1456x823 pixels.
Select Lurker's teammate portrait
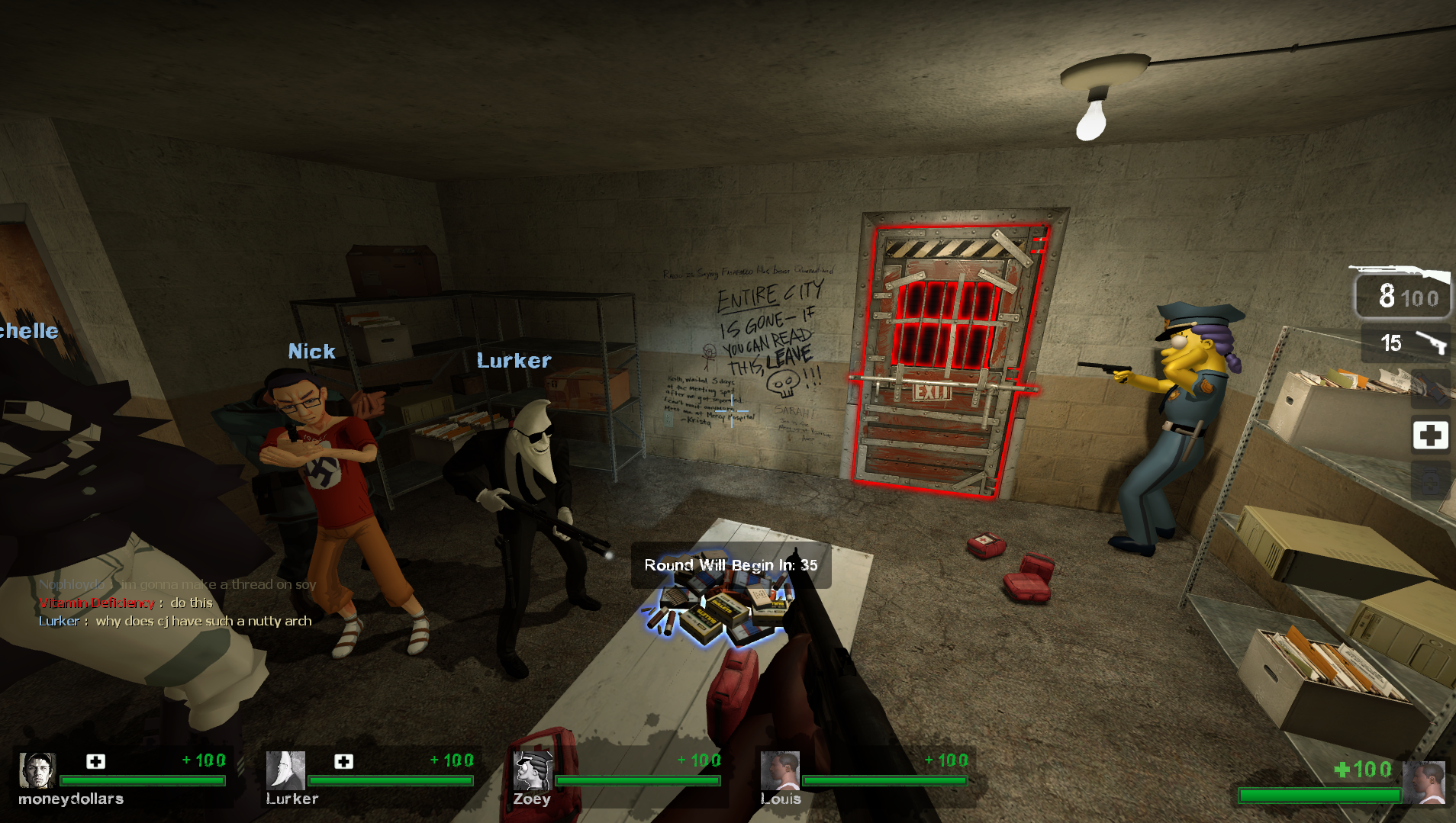pos(285,770)
